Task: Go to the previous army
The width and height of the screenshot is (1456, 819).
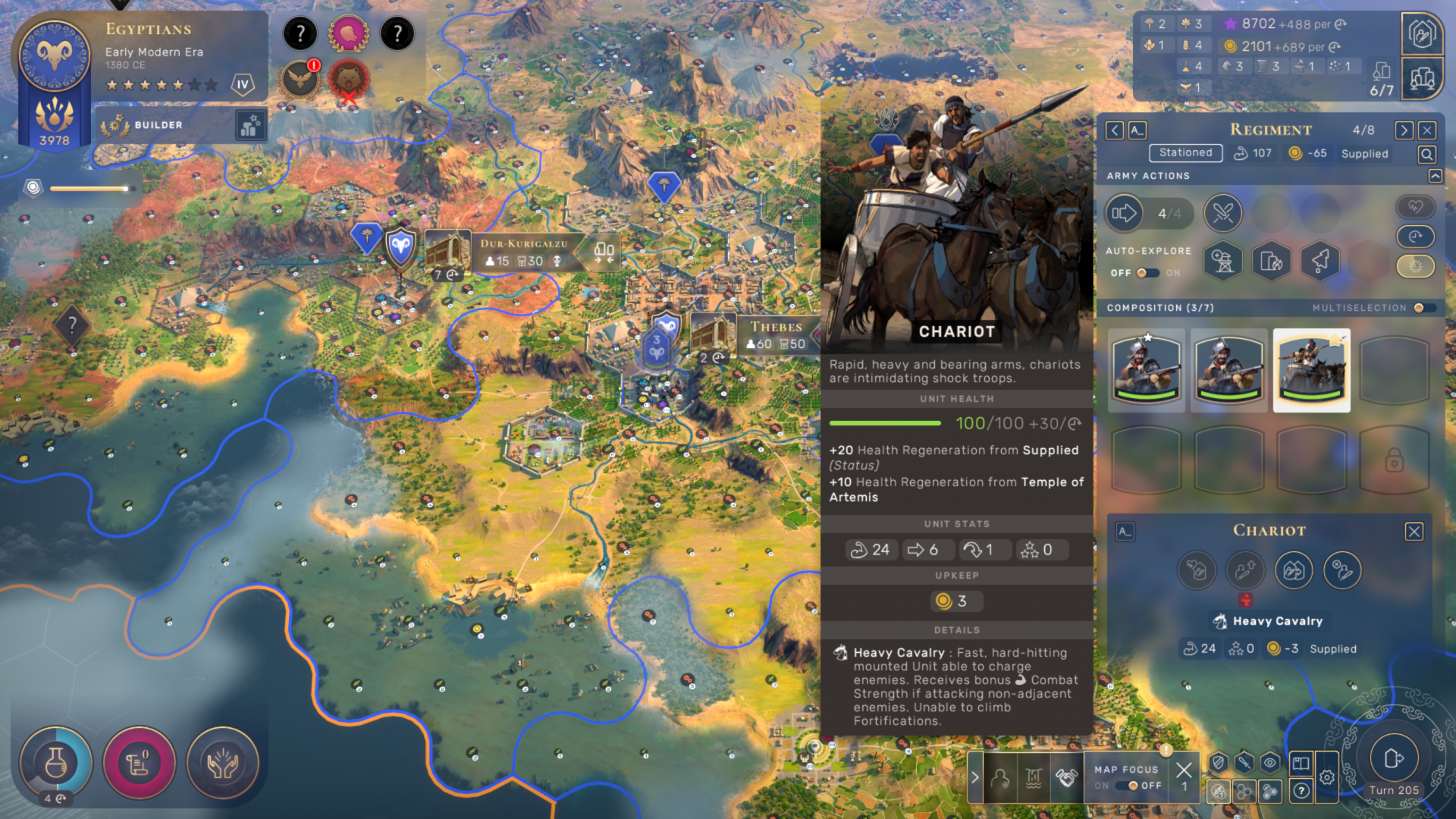Action: coord(1115,130)
